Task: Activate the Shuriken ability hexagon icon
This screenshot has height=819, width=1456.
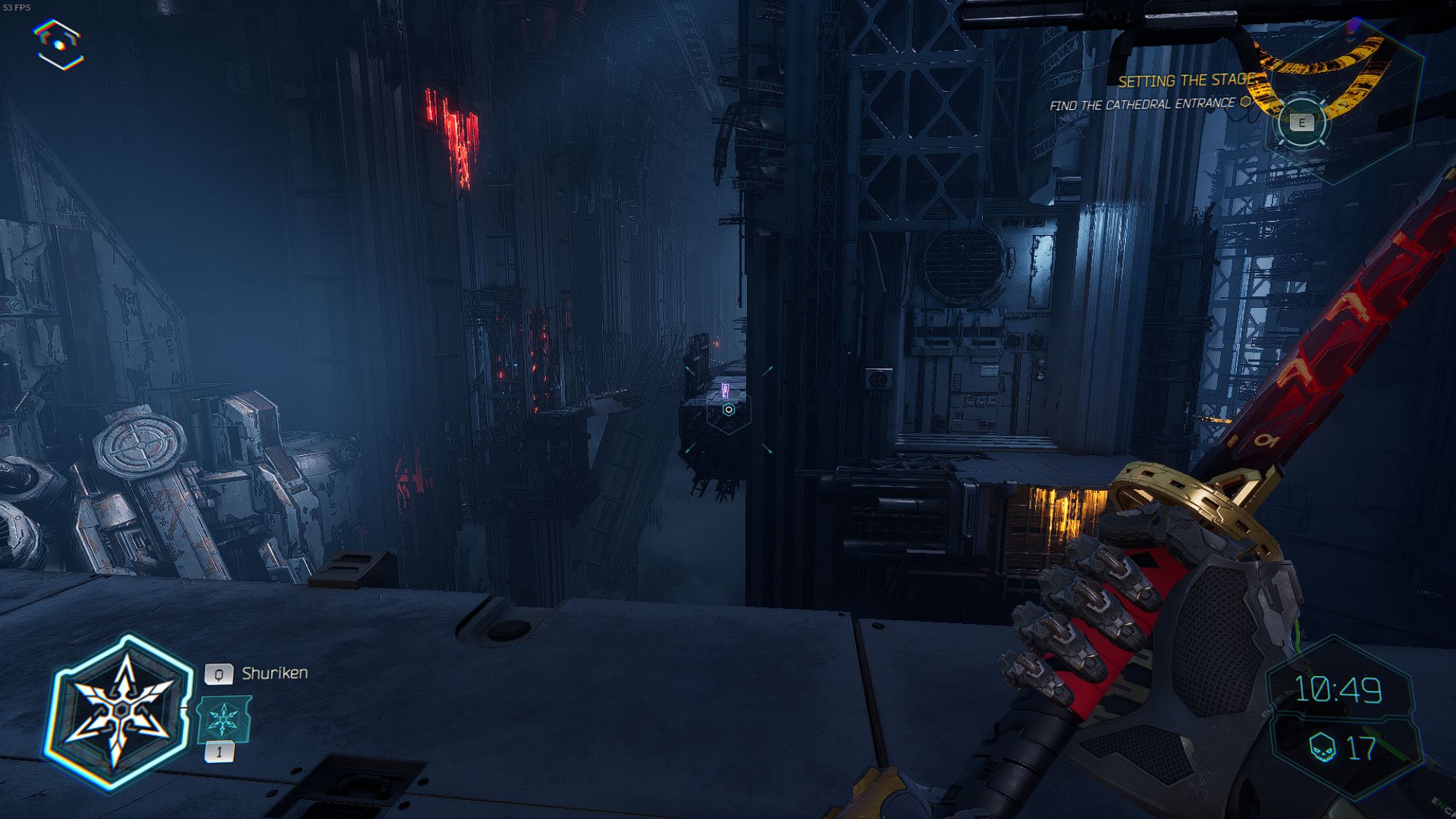Action: (120, 711)
